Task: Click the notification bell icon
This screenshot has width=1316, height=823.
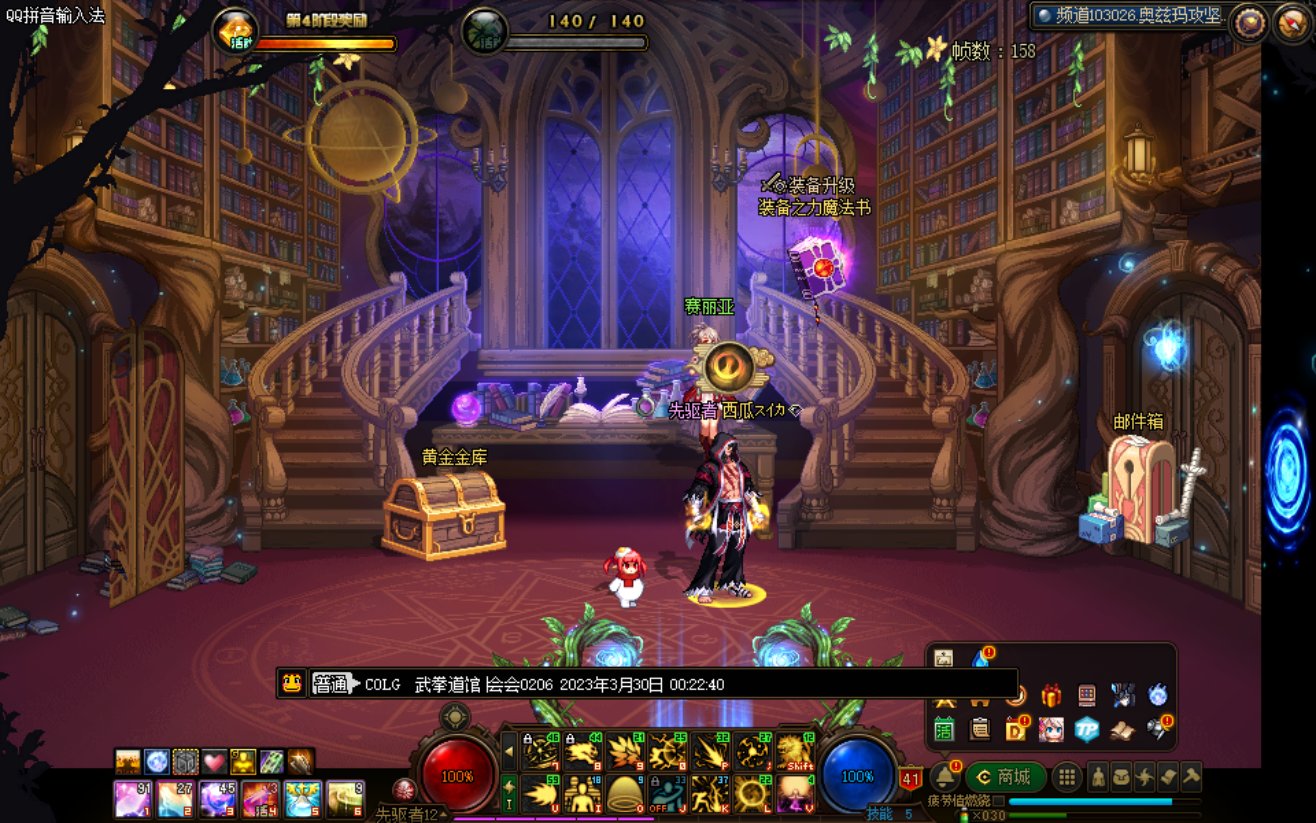Action: pos(945,776)
